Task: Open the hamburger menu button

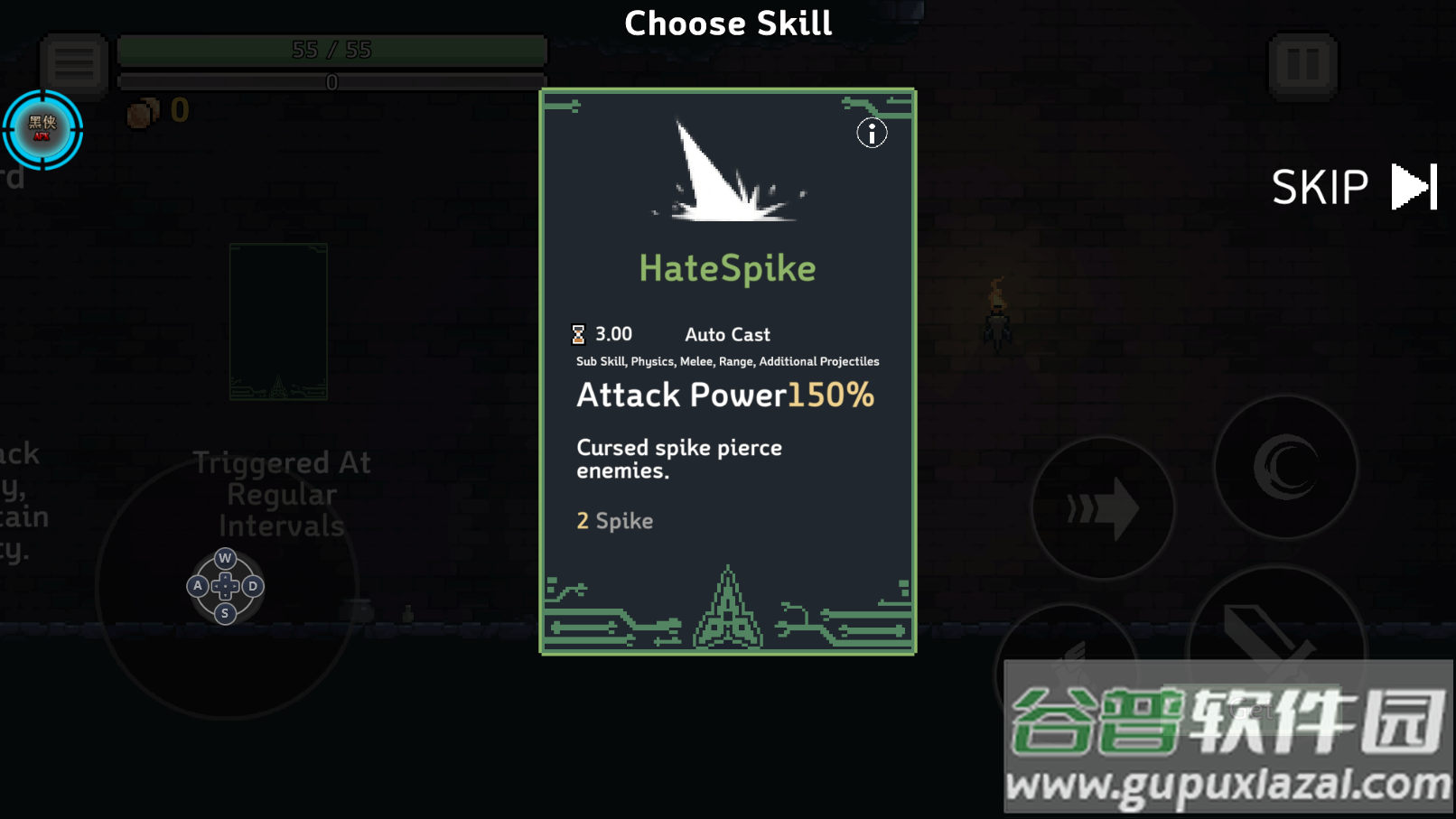Action: point(74,63)
